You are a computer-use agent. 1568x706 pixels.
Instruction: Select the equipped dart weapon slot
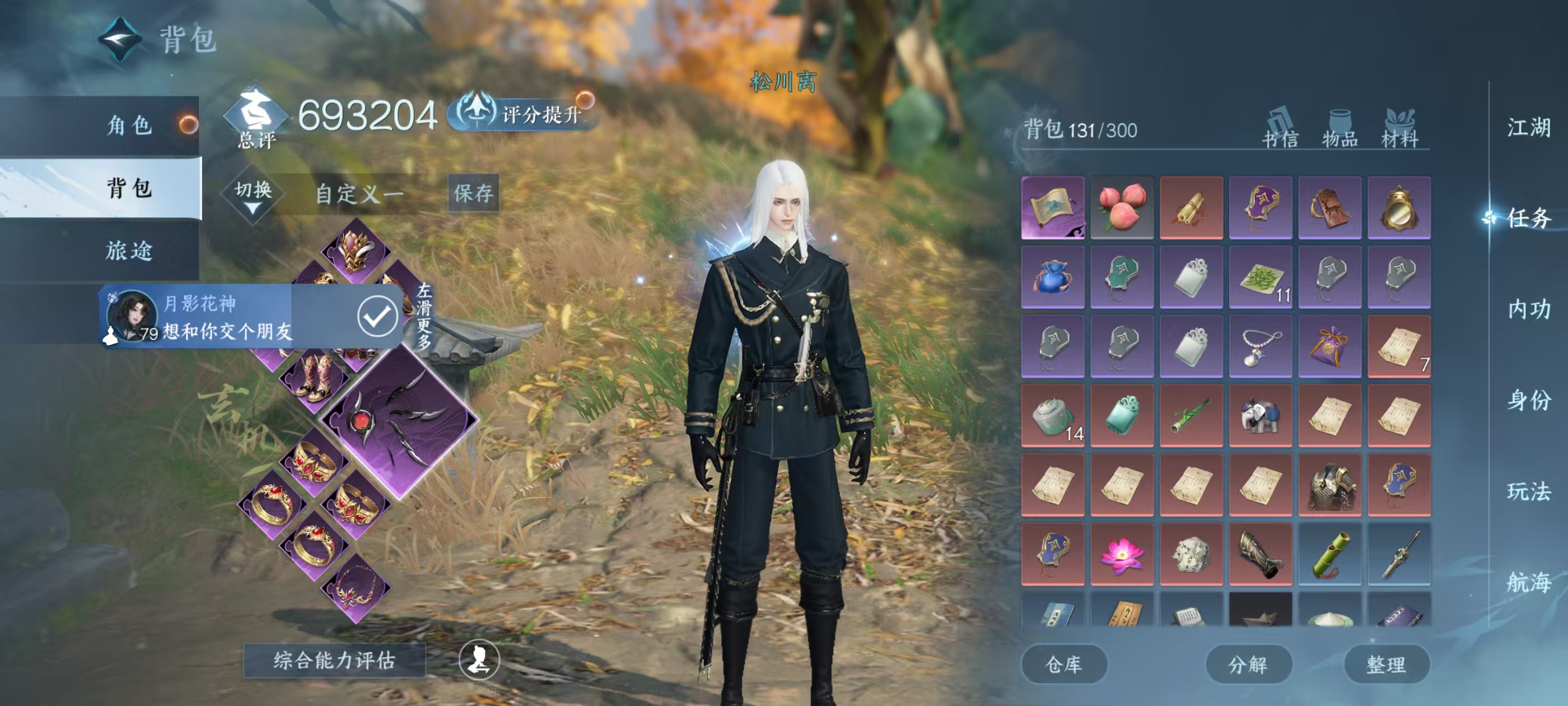pyautogui.click(x=399, y=420)
